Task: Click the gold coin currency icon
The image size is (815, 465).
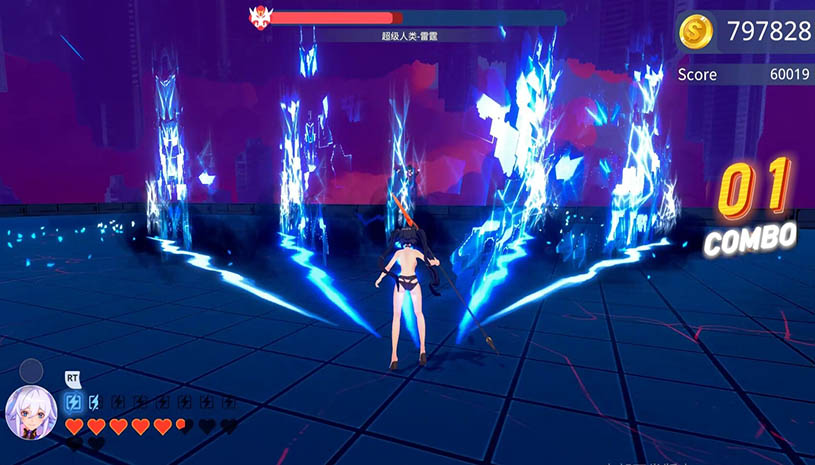Action: pyautogui.click(x=696, y=32)
